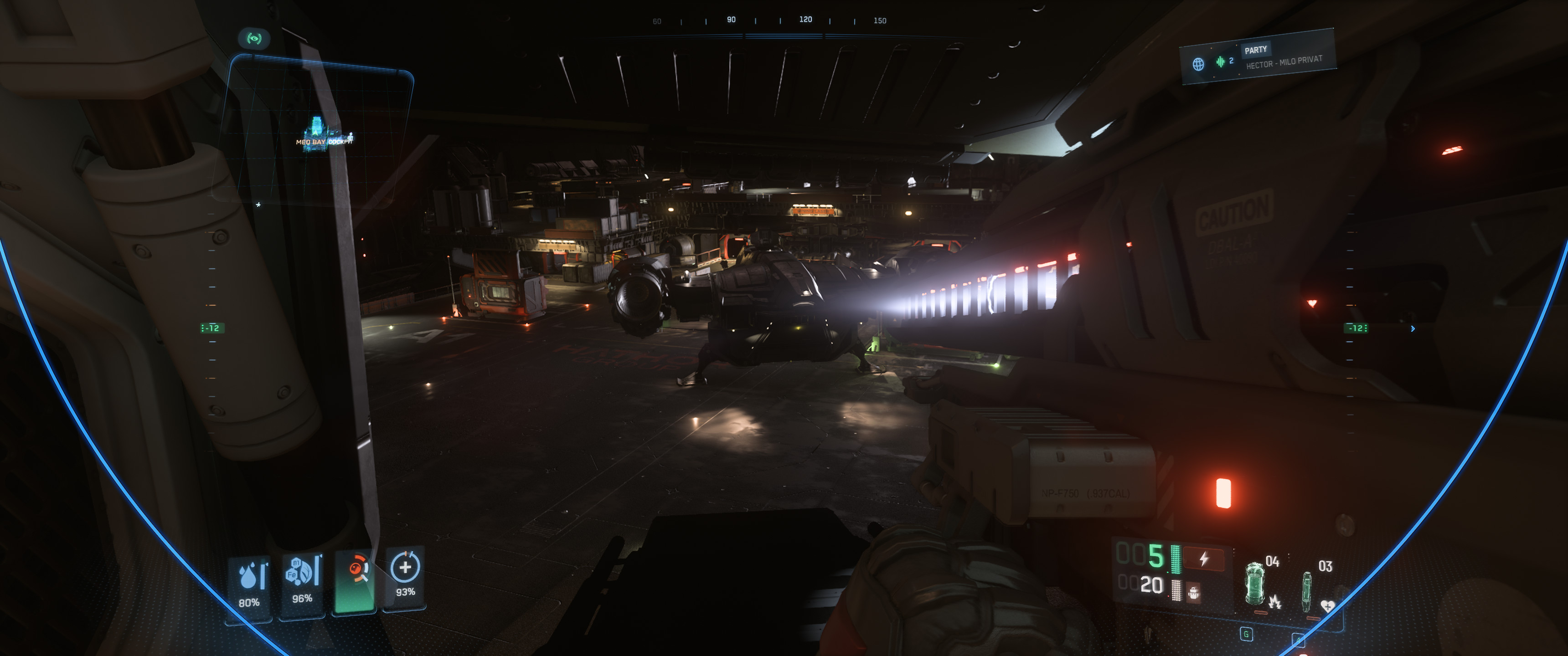Screen dimensions: 1568x656
Task: Click the green scanning eye icon
Action: tap(254, 39)
